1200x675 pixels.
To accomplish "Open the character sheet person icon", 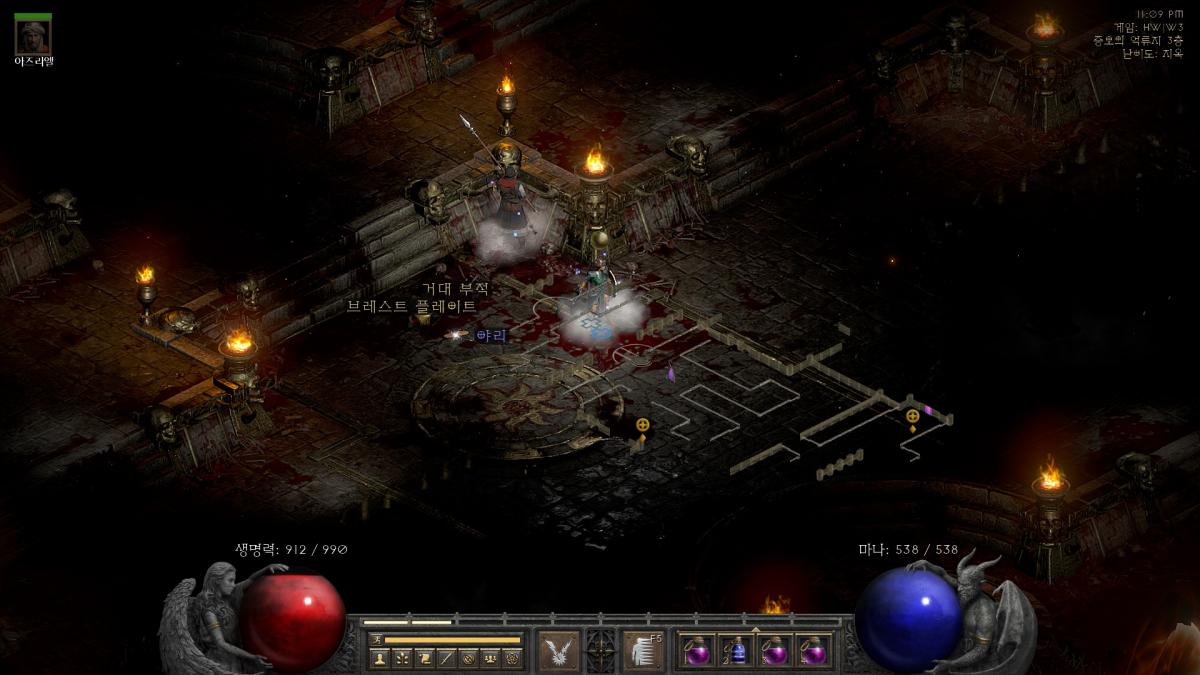I will (379, 658).
